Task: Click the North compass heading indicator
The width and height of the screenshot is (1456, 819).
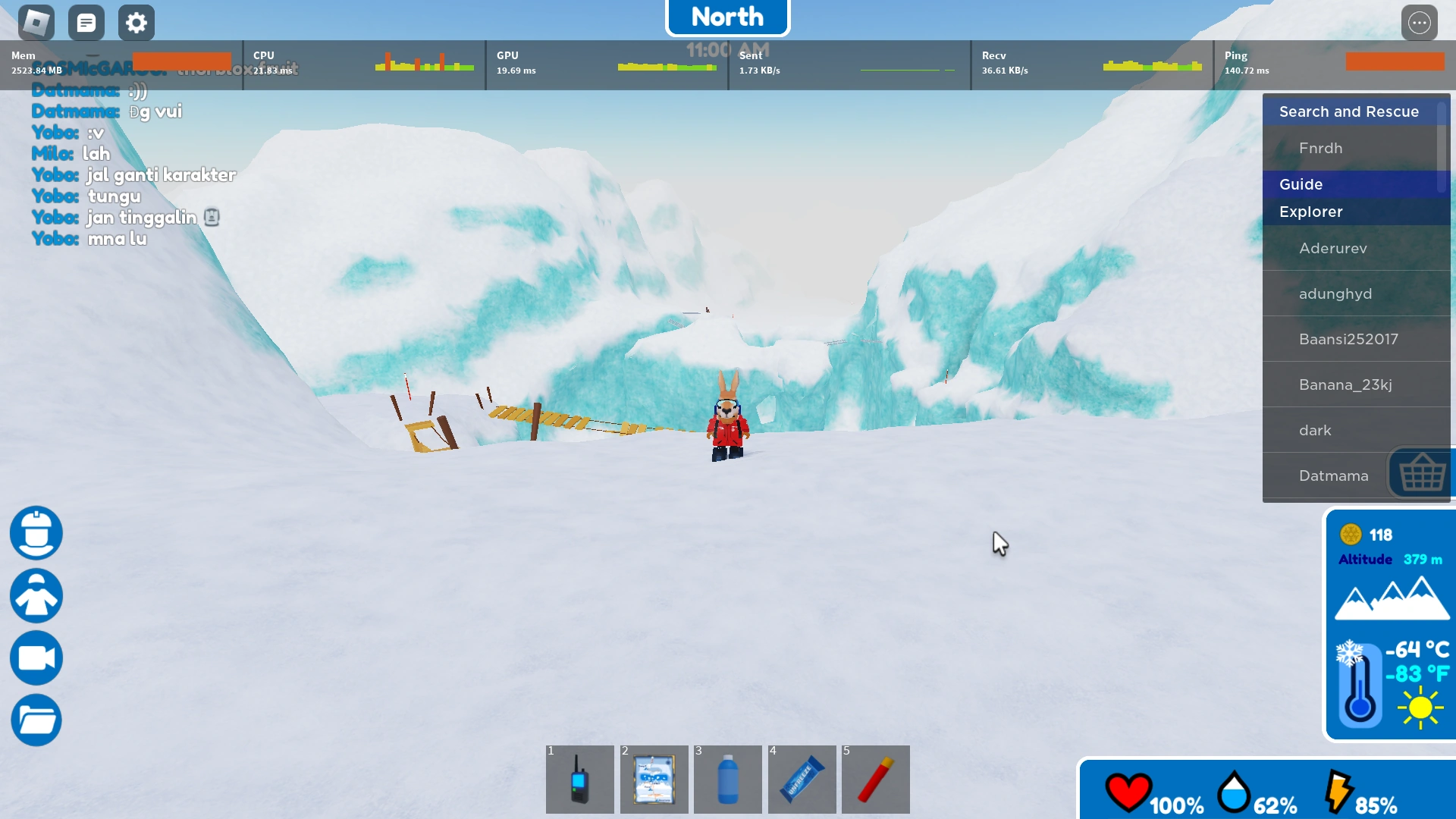Action: point(727,16)
